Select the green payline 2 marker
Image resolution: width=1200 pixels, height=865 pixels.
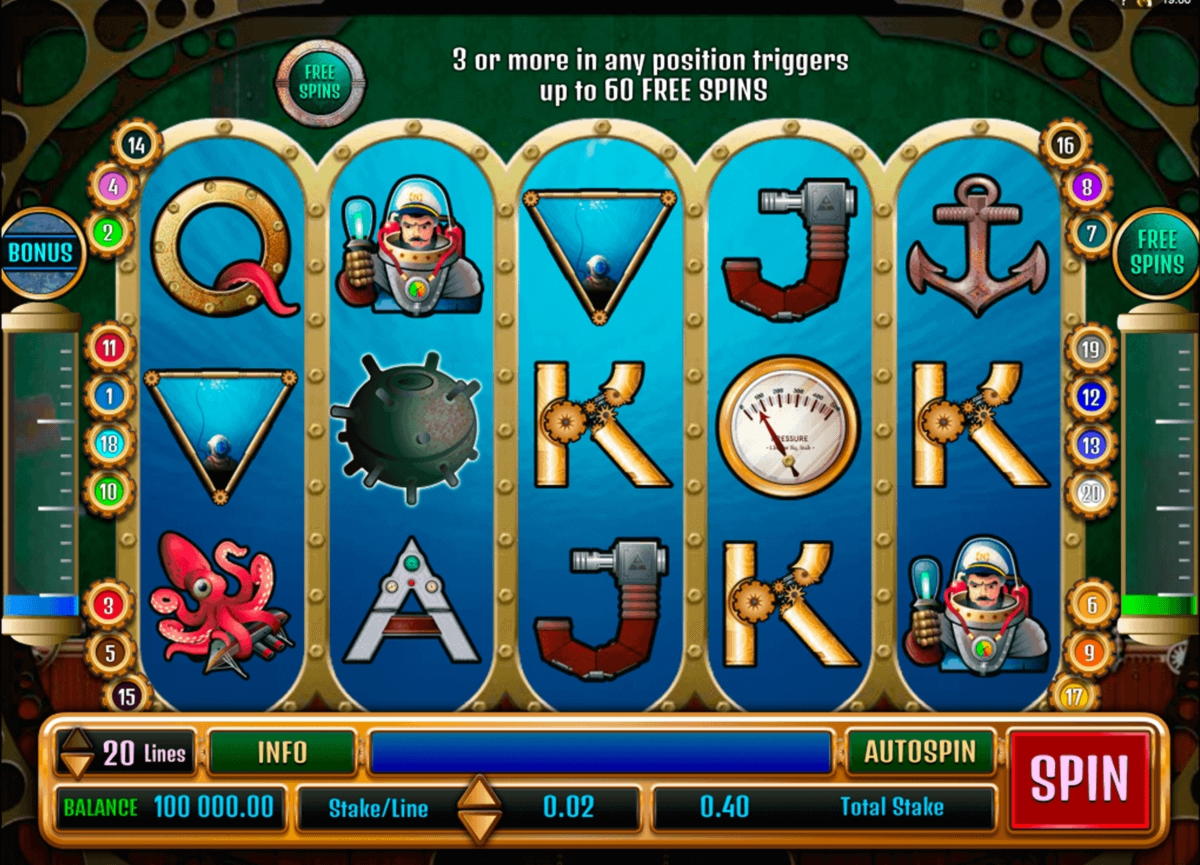(x=109, y=233)
